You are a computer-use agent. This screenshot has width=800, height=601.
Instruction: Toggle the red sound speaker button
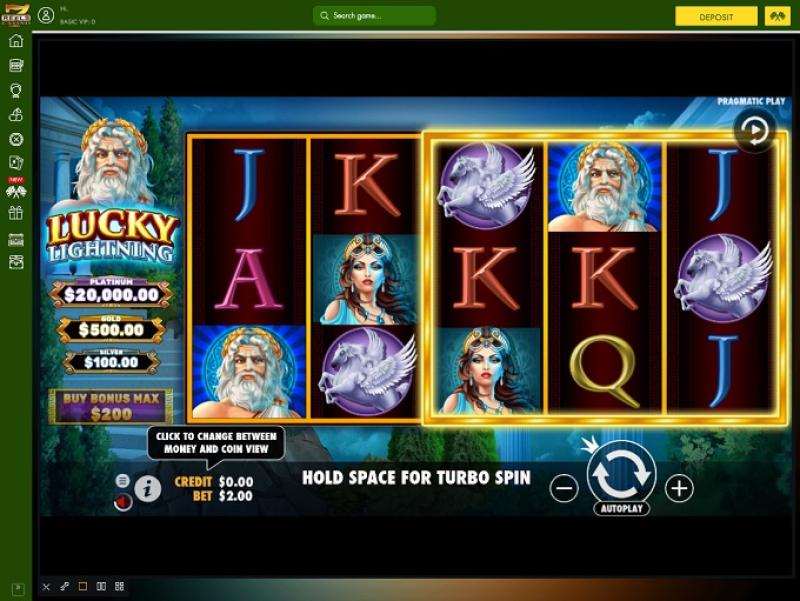(123, 502)
